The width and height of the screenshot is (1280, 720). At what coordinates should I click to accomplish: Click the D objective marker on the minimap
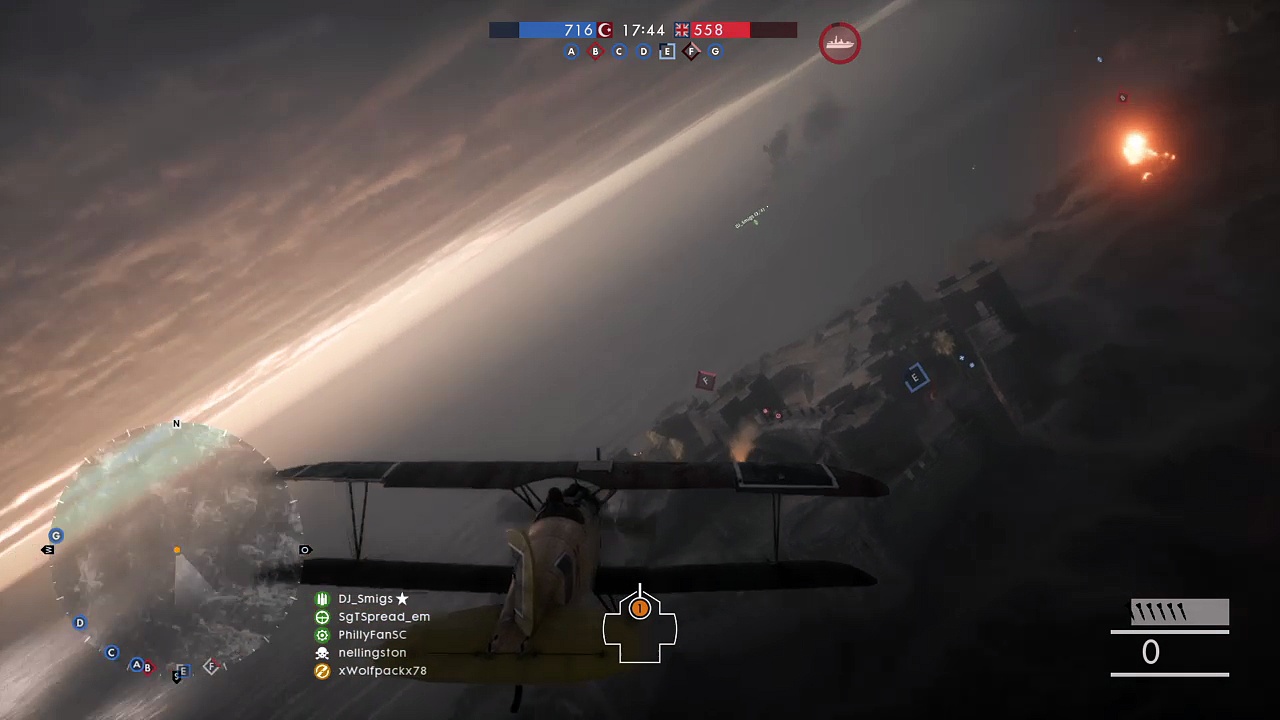(80, 623)
